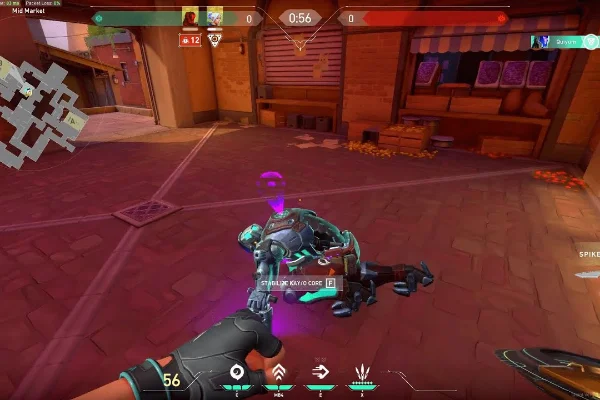Screen dimensions: 600x400
Task: Select the red-toned agent portrait in top bar
Action: pos(190,17)
